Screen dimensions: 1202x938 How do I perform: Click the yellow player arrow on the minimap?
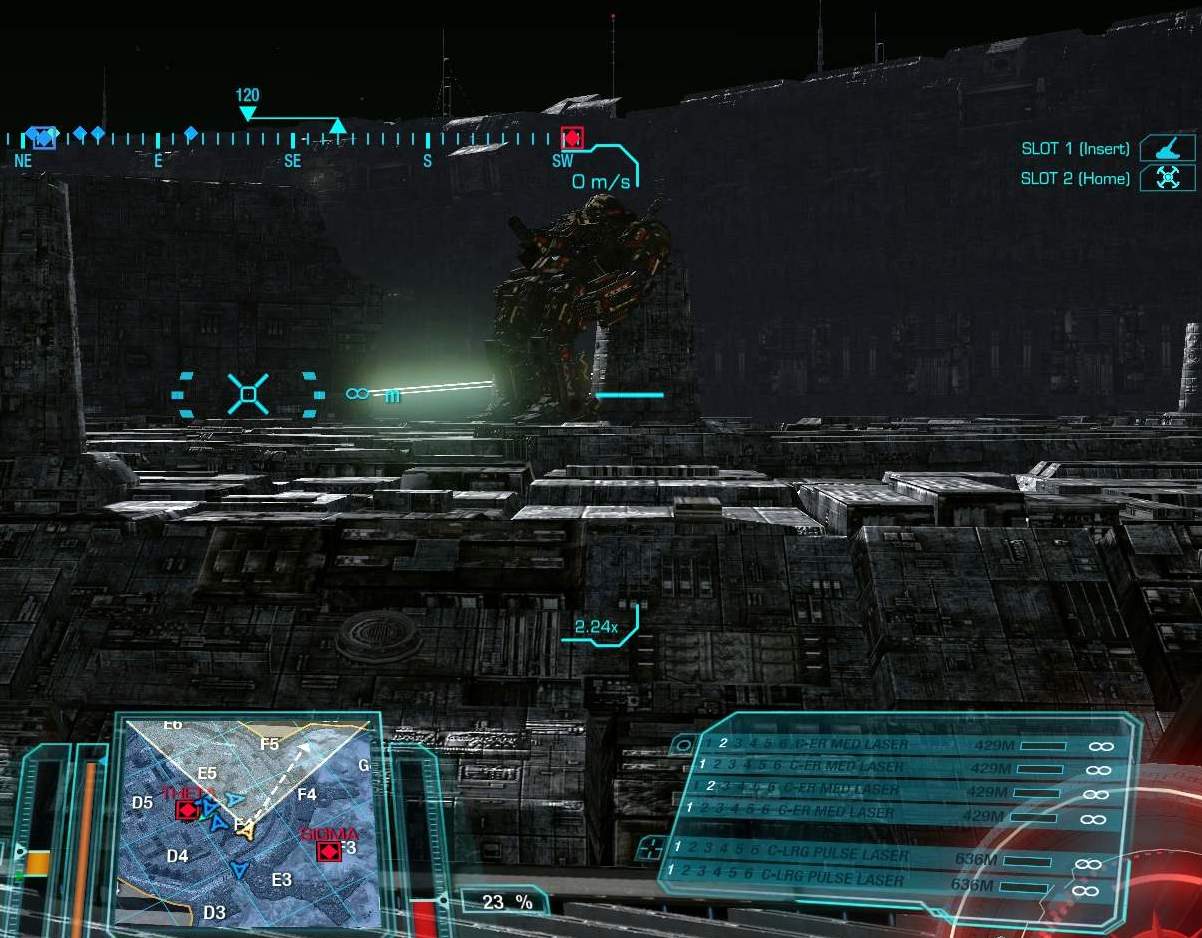244,828
